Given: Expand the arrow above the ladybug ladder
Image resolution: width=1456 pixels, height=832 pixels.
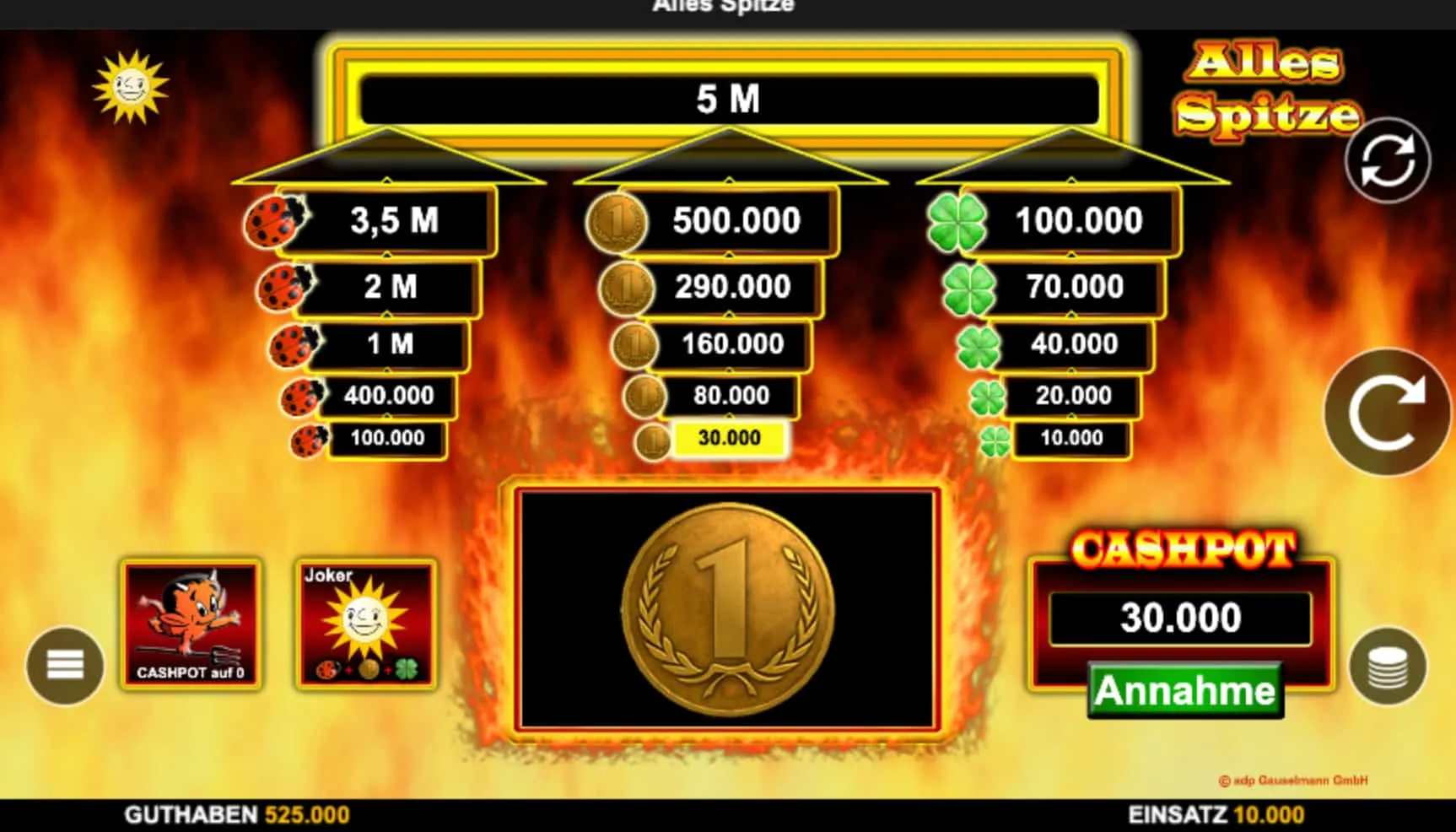Looking at the screenshot, I should point(386,156).
